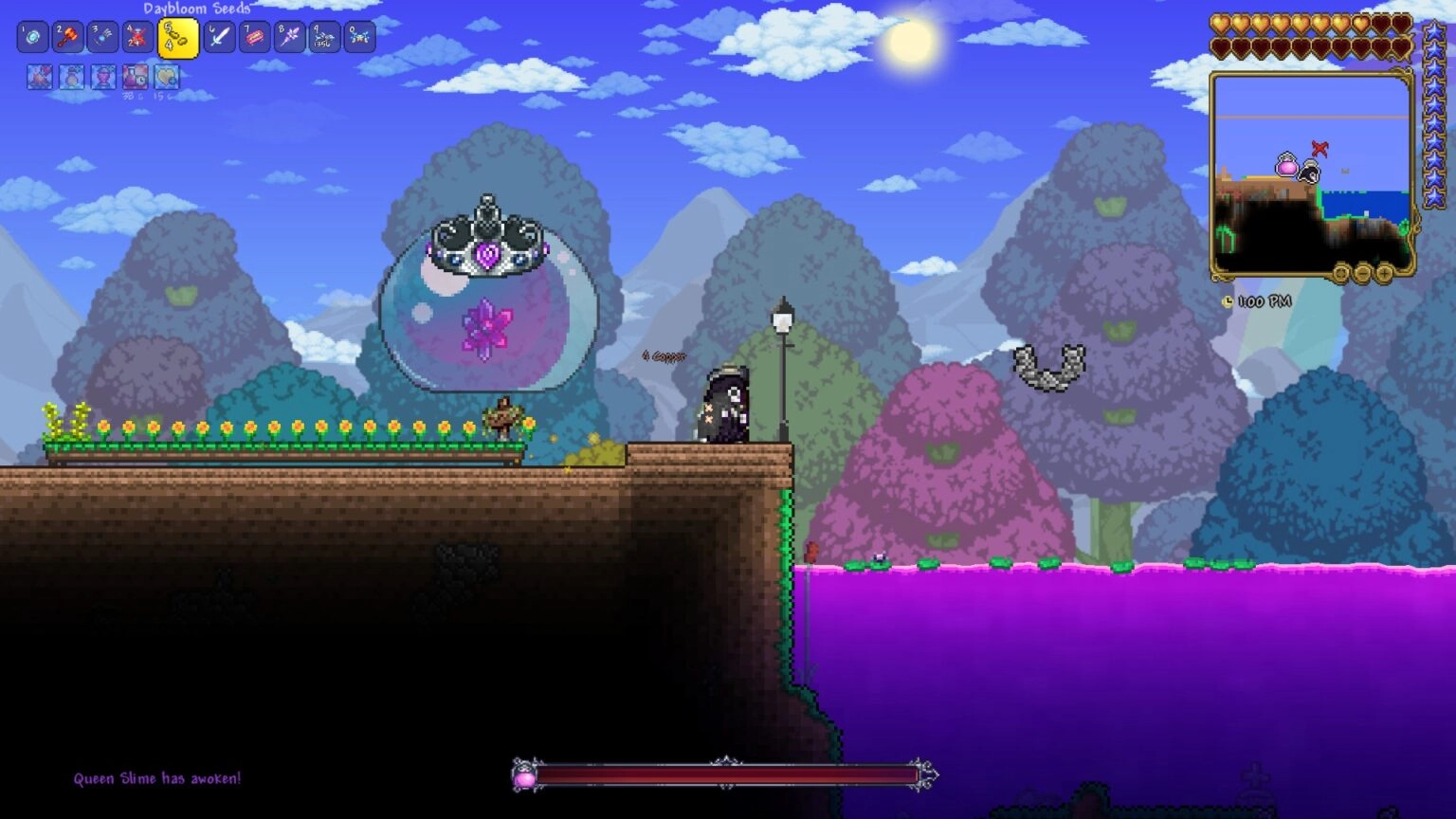Select the stack of 1356 items in slot 9

coord(322,36)
